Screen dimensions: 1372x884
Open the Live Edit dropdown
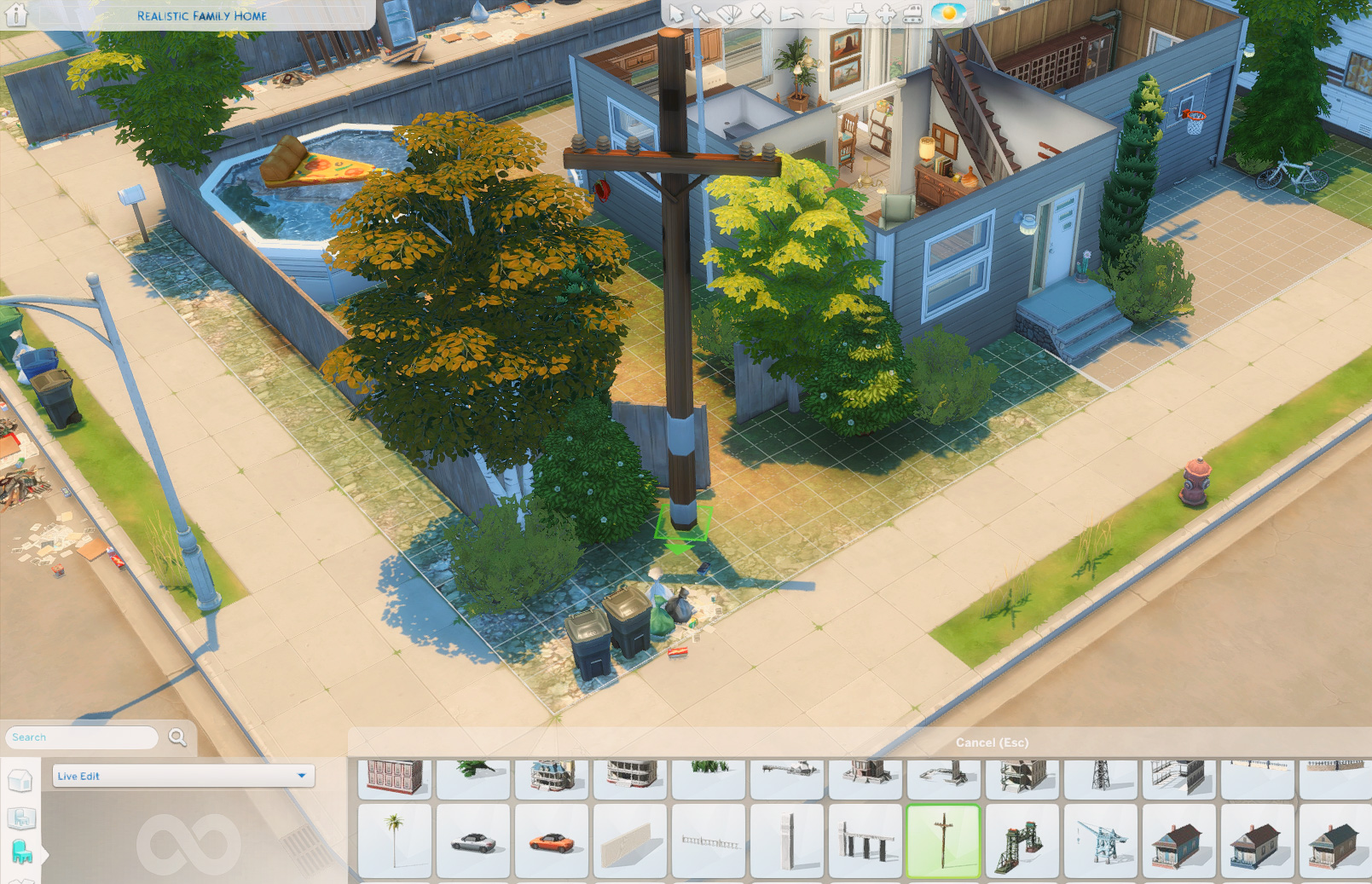(183, 776)
